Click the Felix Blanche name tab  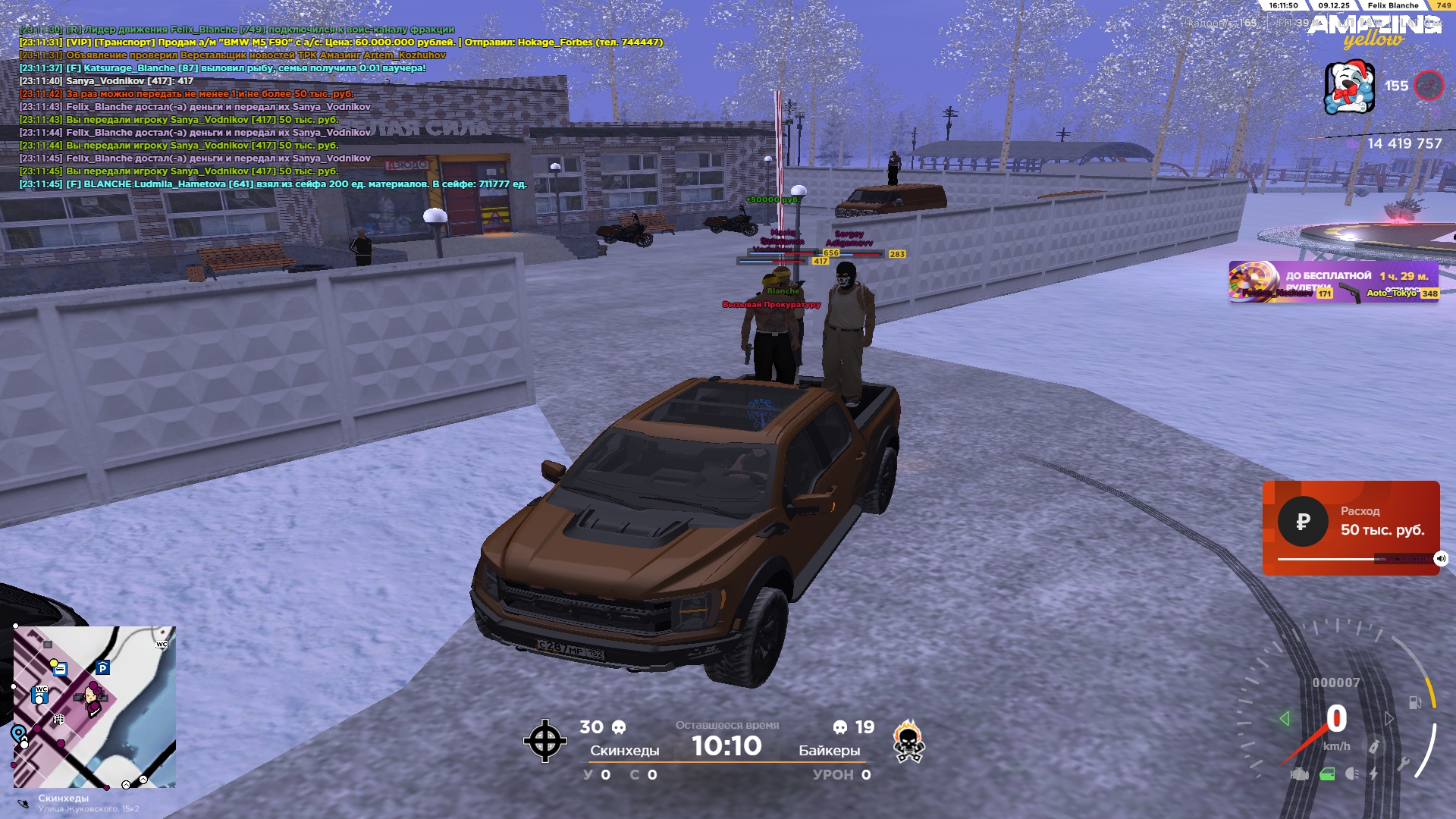pyautogui.click(x=1392, y=5)
